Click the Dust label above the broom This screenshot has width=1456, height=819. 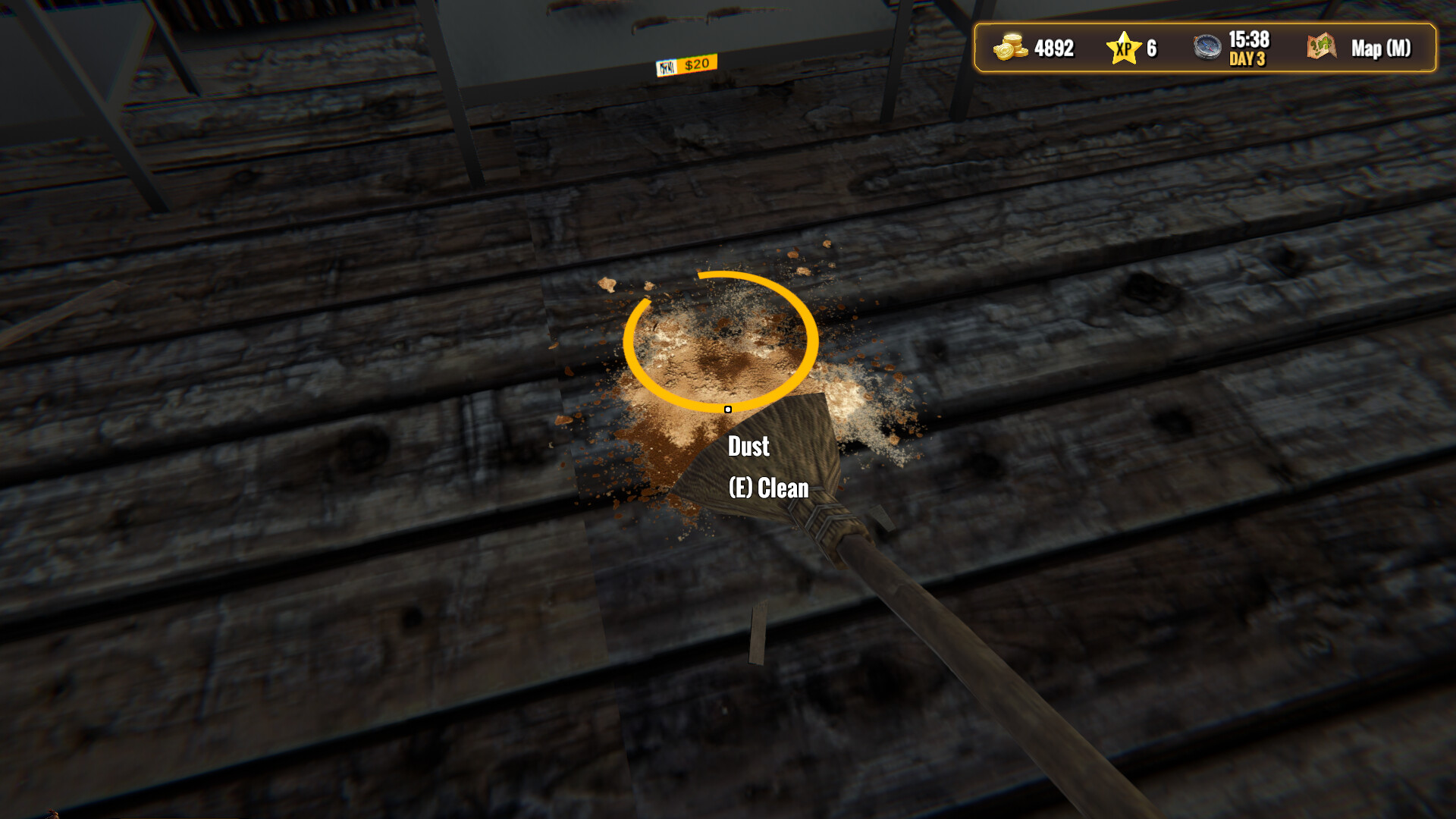748,447
